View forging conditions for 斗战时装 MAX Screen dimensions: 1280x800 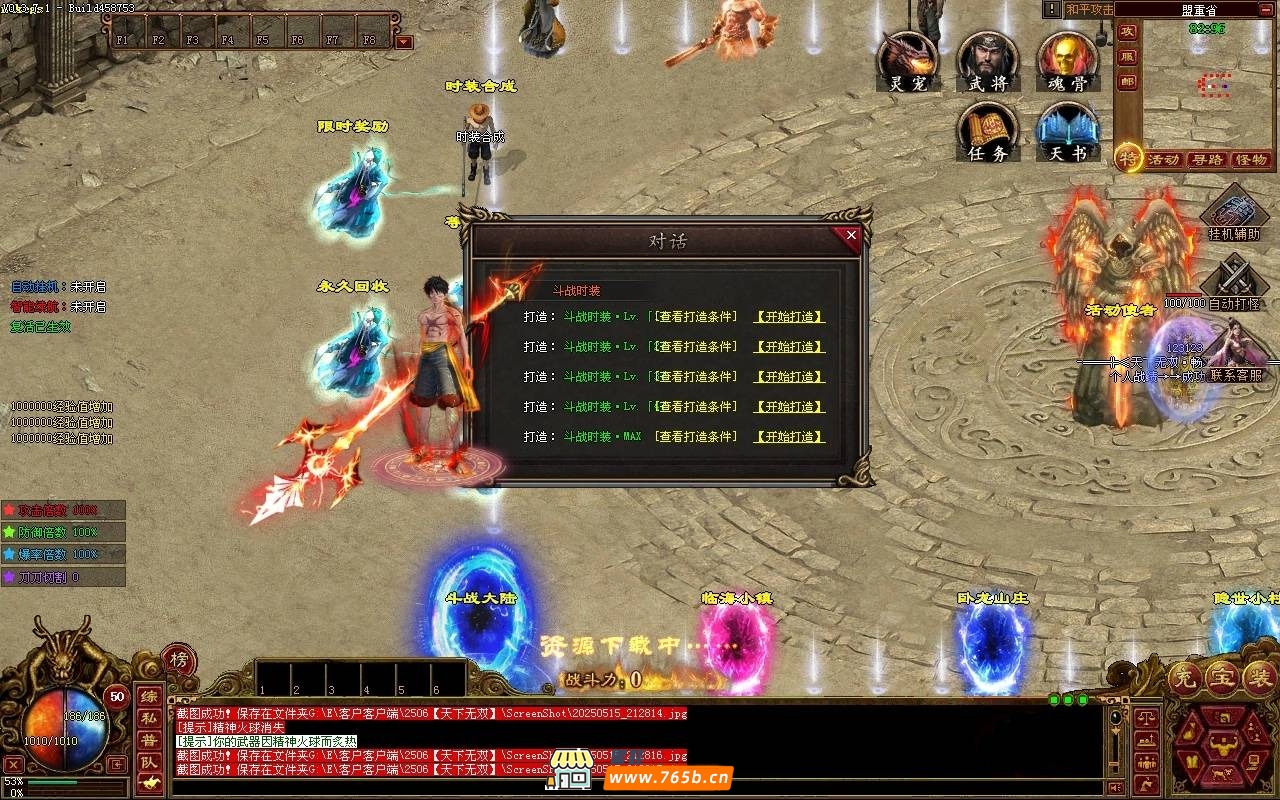pos(696,437)
